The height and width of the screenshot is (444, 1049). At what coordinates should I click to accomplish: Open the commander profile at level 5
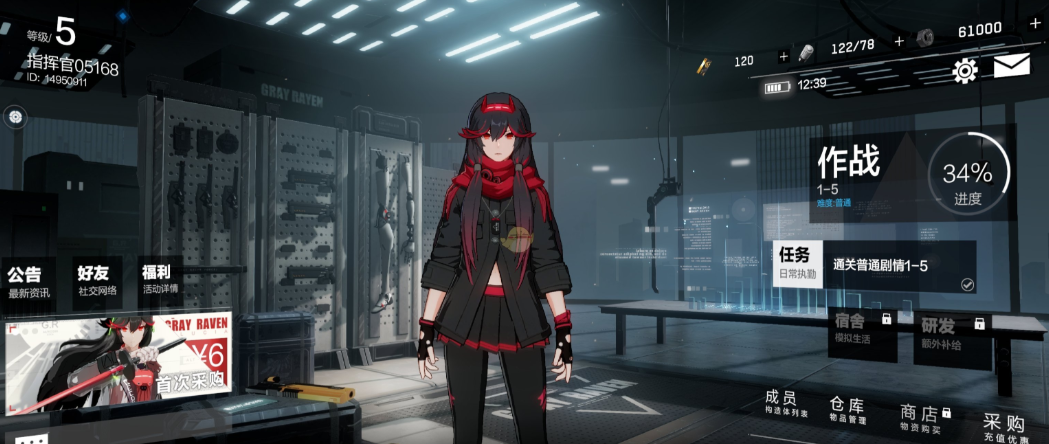click(x=66, y=45)
